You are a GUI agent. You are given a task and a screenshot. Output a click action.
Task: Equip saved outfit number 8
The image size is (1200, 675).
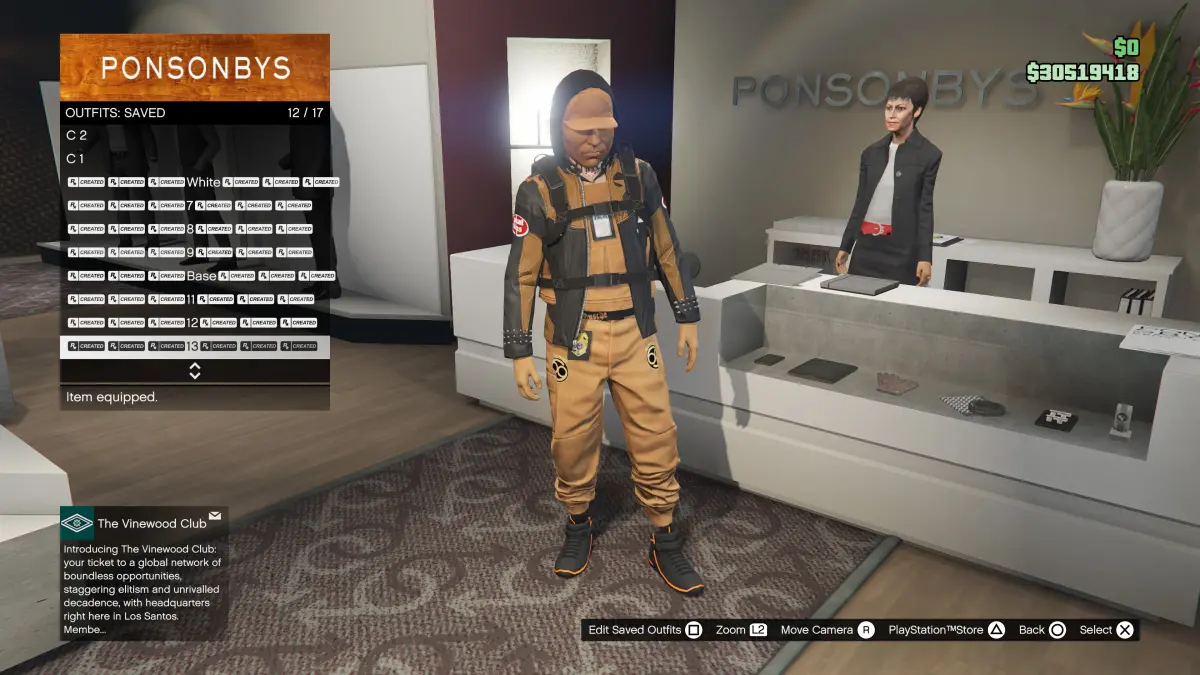(x=194, y=229)
